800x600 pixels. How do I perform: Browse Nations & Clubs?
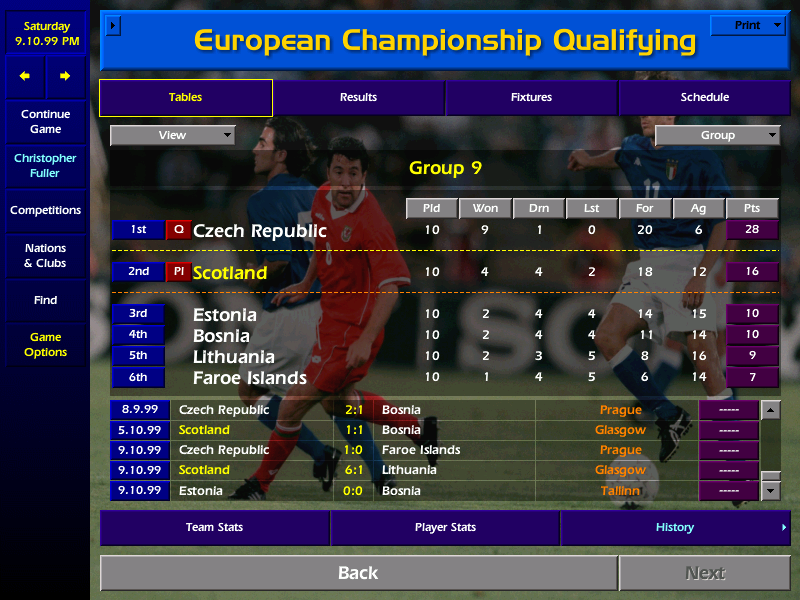(x=45, y=256)
